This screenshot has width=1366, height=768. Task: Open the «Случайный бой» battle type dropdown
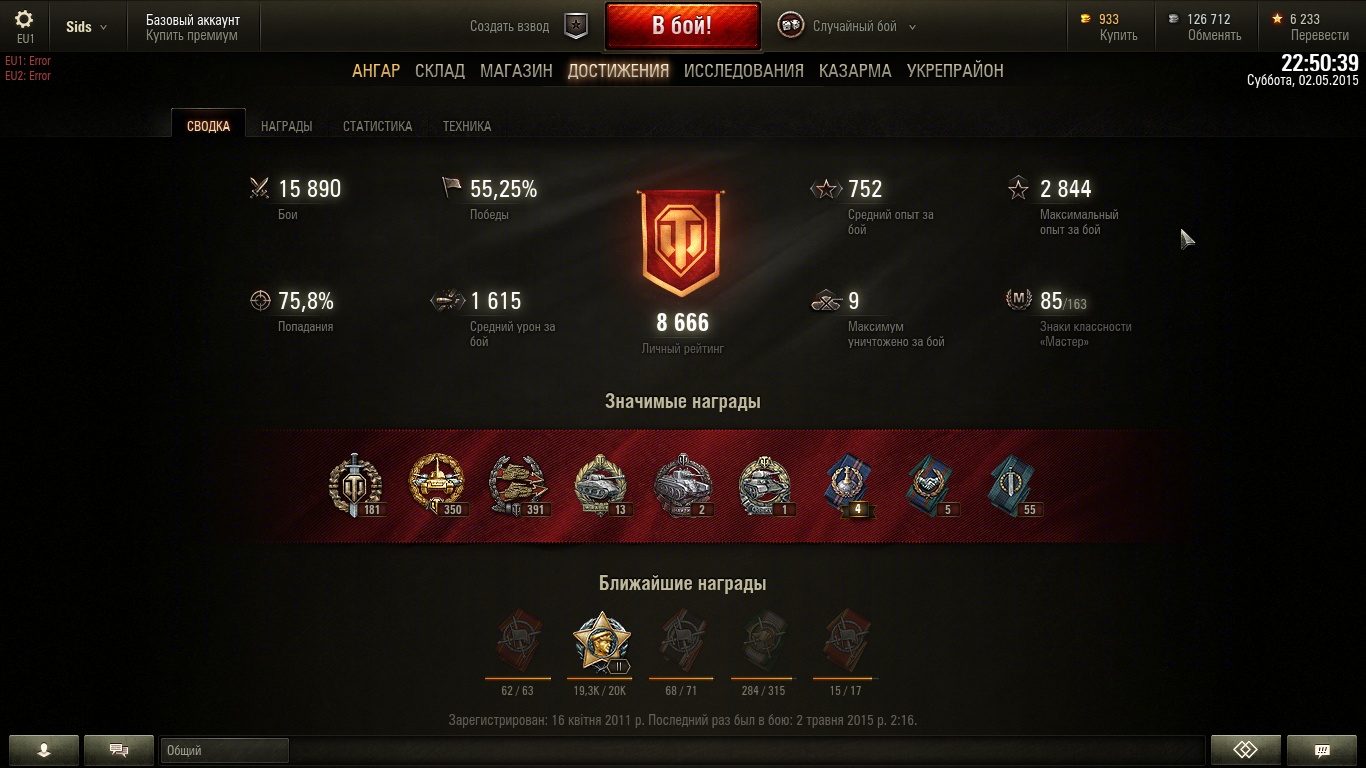click(x=861, y=27)
